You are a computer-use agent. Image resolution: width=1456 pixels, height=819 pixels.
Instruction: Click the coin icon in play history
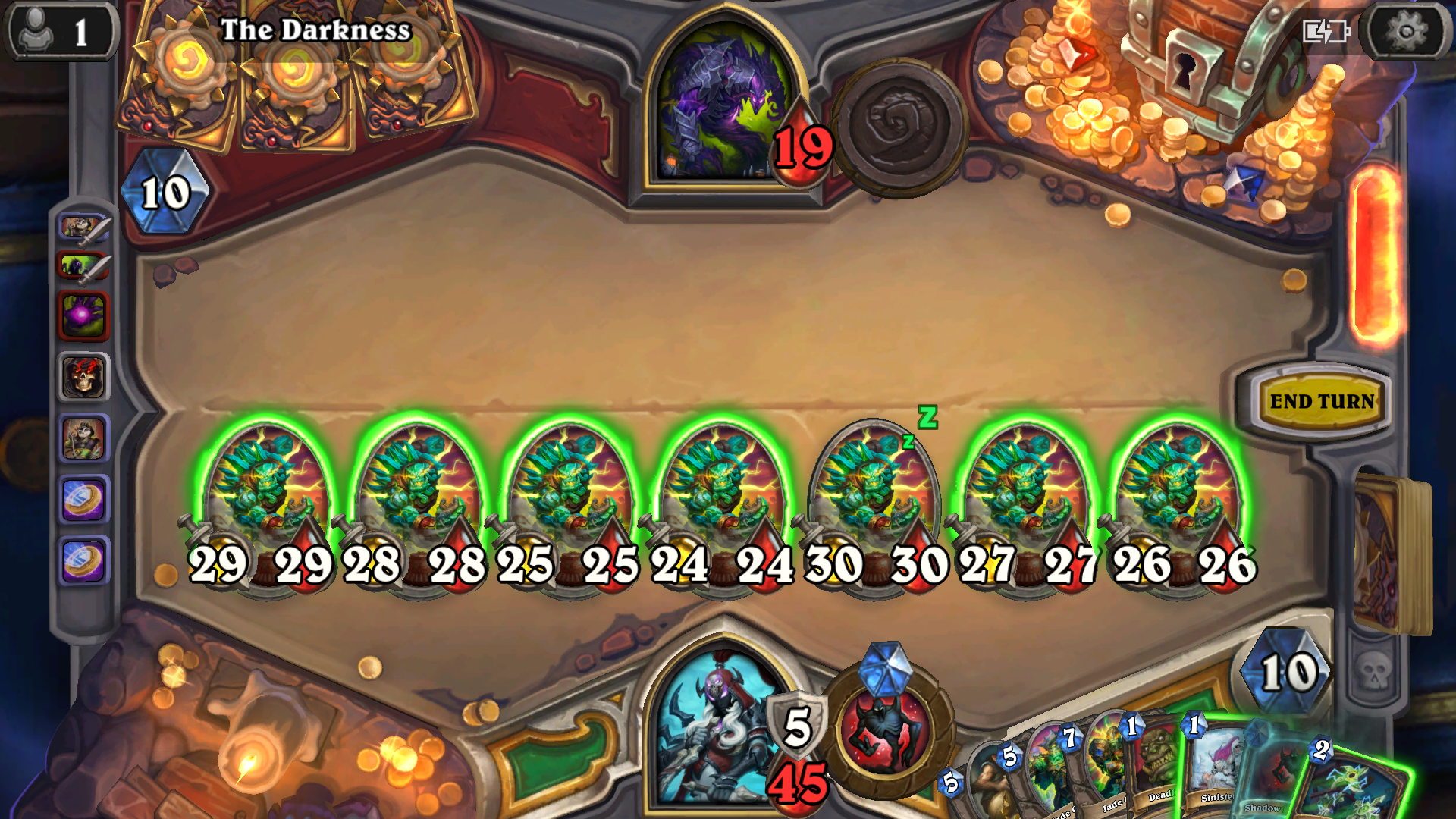tap(83, 500)
